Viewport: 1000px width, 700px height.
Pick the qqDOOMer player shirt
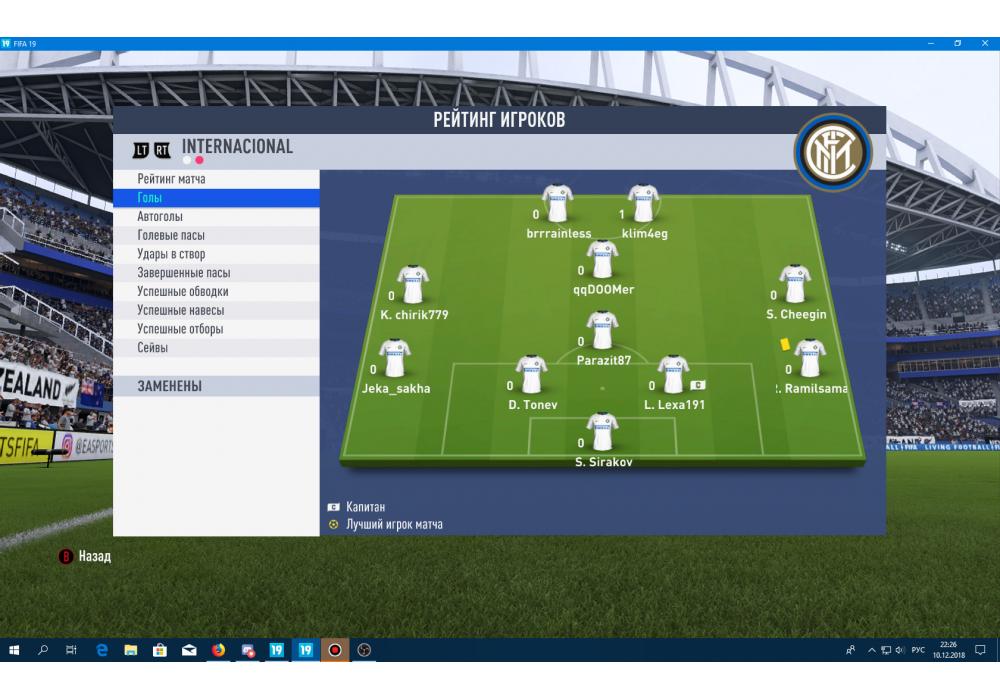[x=602, y=260]
